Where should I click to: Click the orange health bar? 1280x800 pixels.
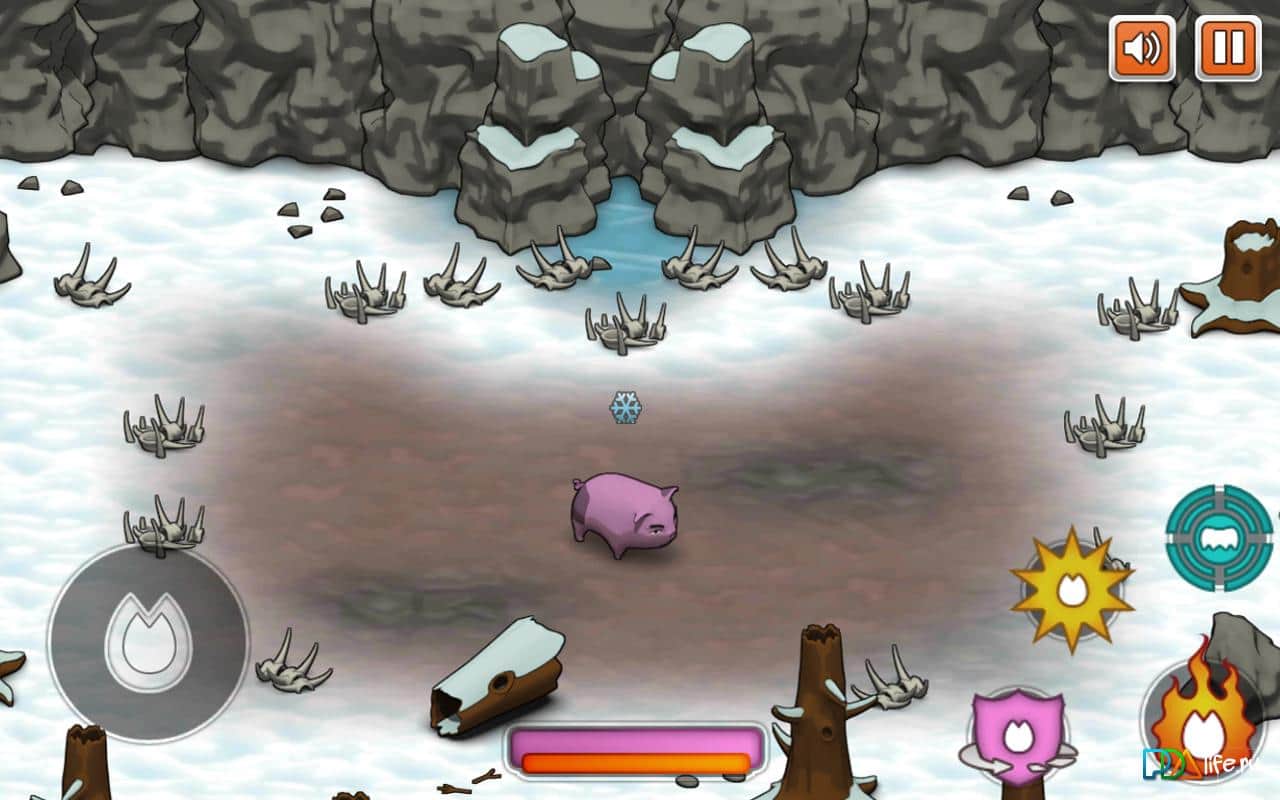633,762
